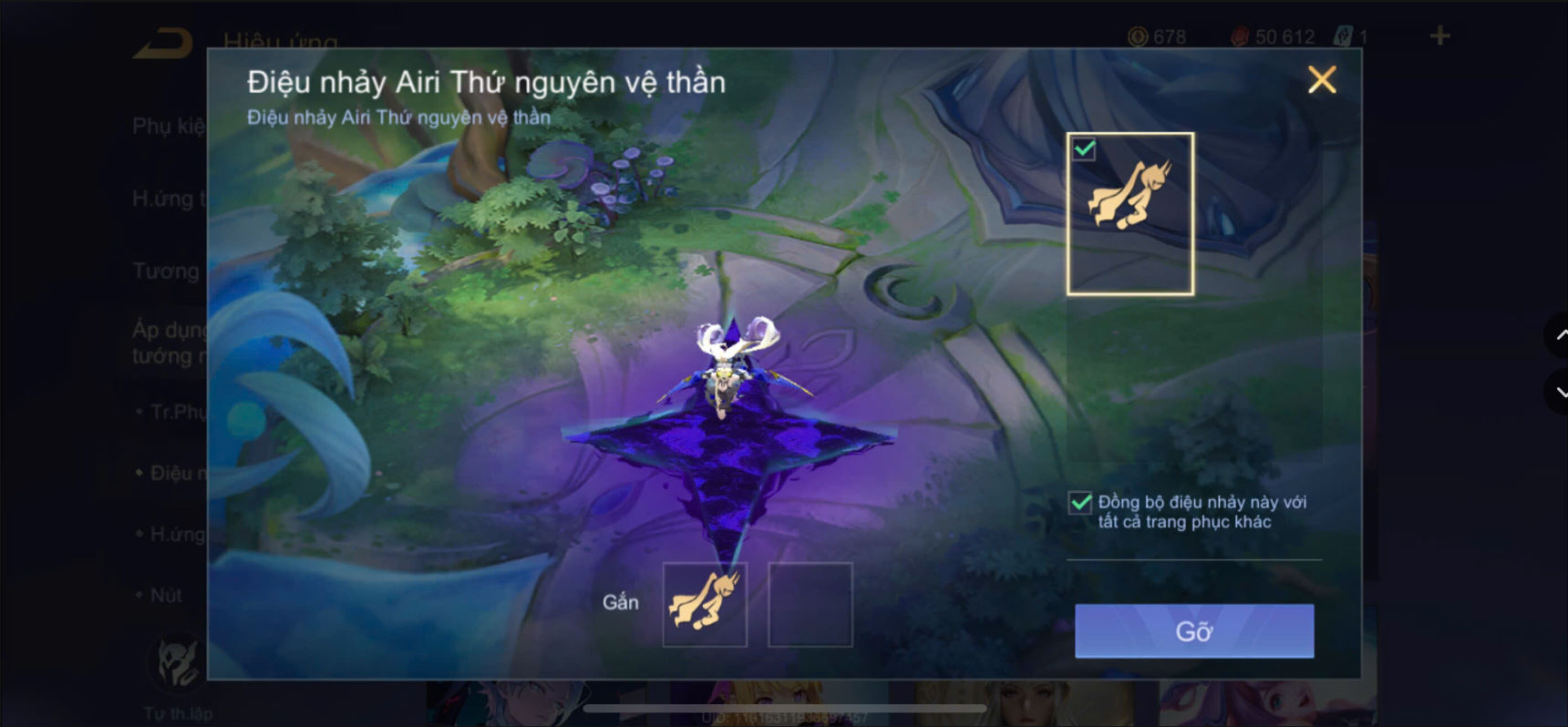Select the dance icon in the Gắn slot
Viewport: 1568px width, 727px height.
(705, 603)
